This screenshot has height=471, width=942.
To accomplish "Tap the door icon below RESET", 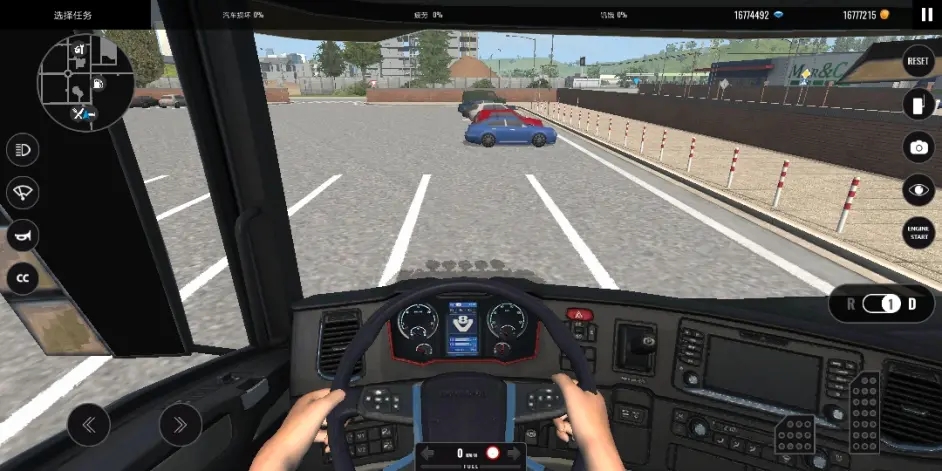I will point(918,104).
